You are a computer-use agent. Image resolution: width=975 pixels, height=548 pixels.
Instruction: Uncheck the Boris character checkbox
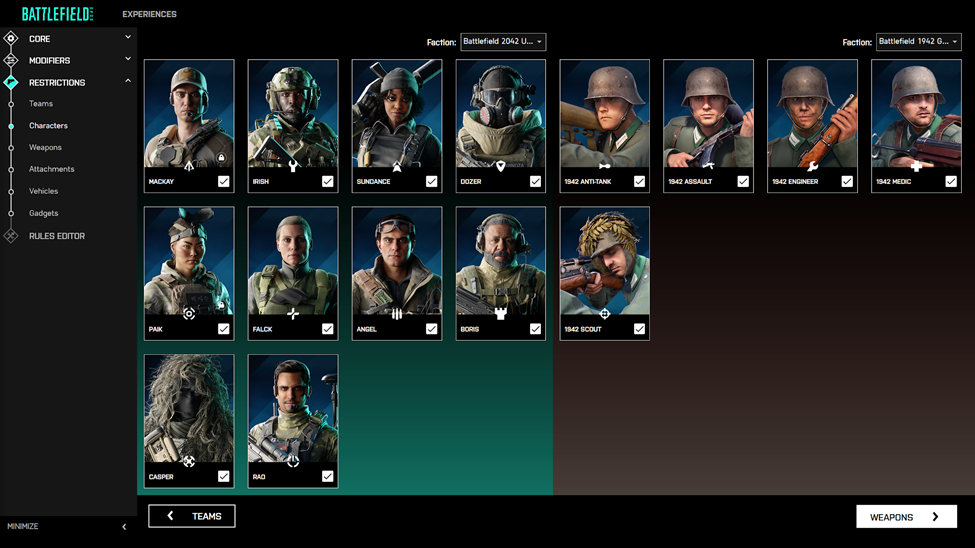(x=535, y=329)
